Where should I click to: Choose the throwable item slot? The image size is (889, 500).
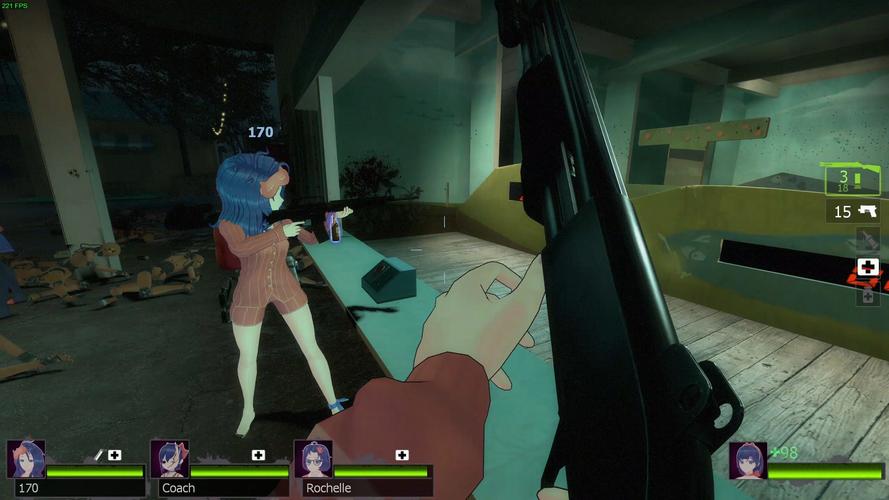point(867,240)
